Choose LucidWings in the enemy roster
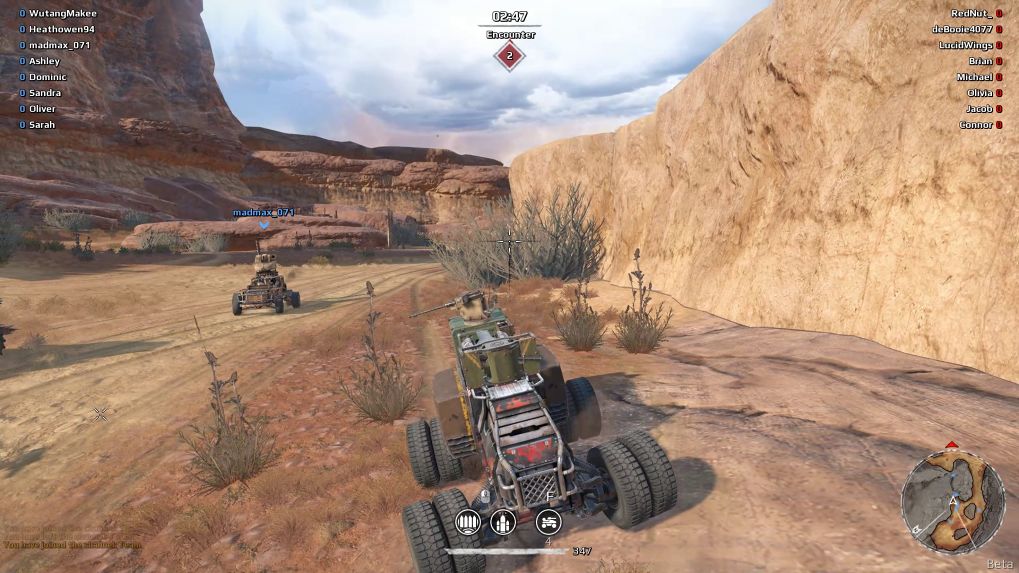This screenshot has width=1019, height=573. point(964,45)
